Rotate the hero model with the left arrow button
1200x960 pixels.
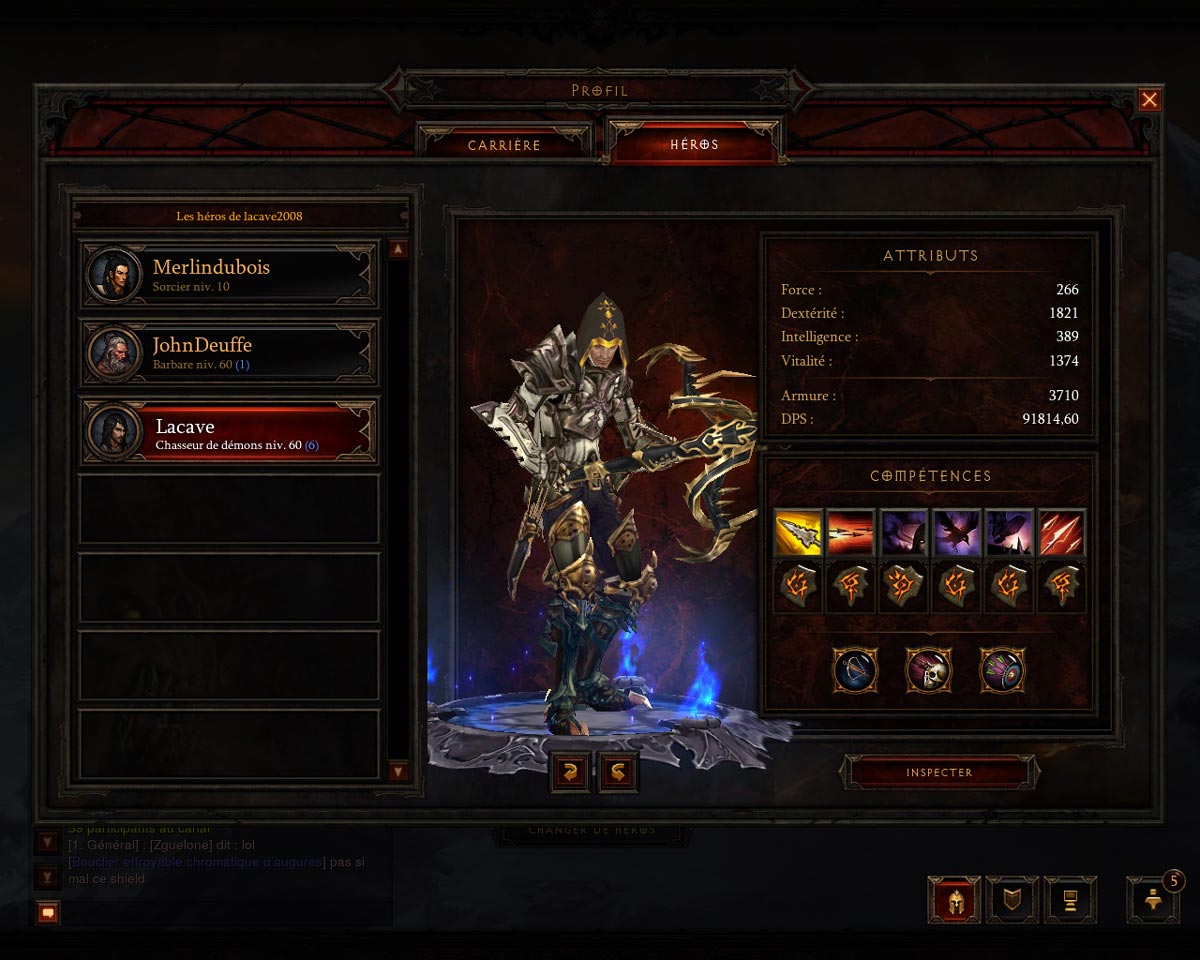pyautogui.click(x=570, y=772)
